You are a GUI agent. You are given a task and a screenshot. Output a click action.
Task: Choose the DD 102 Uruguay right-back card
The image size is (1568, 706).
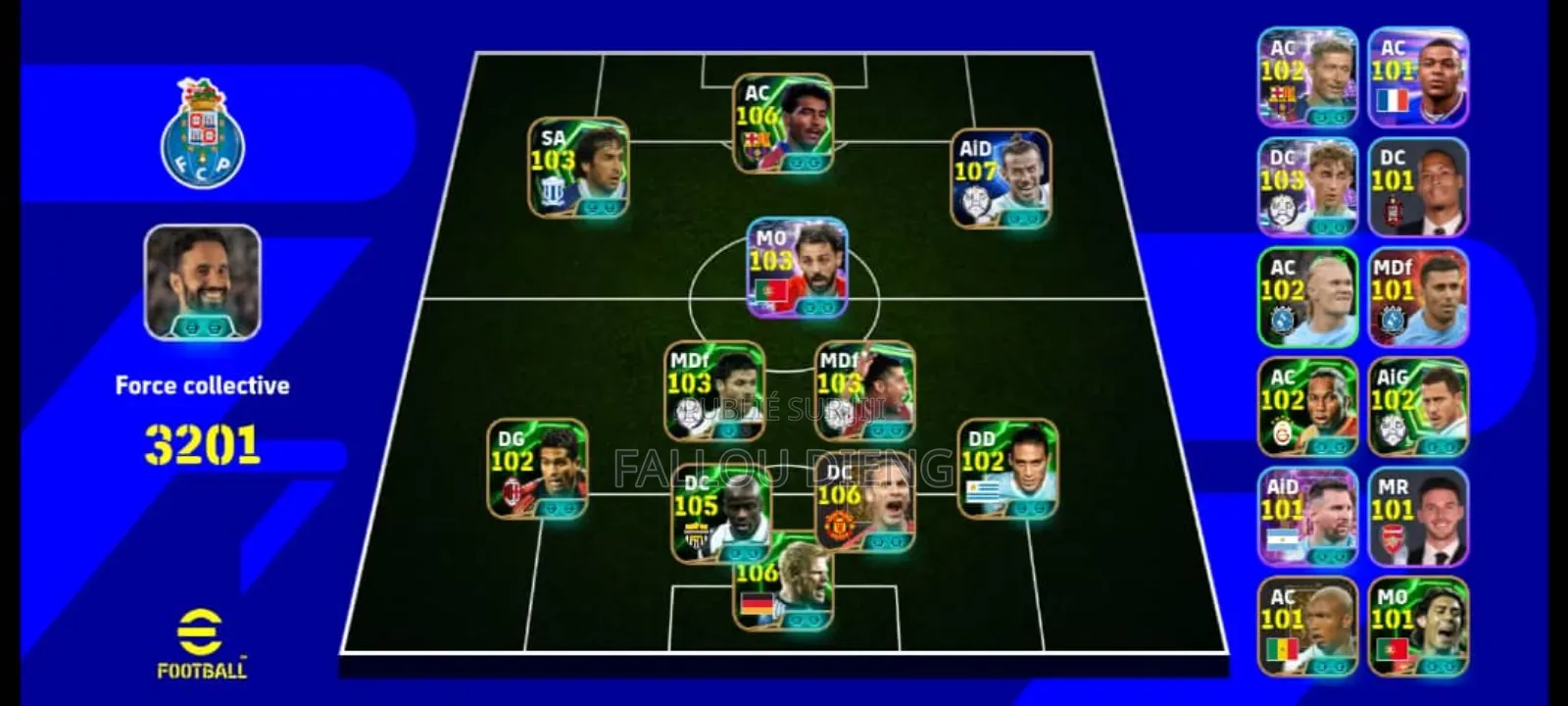(x=1007, y=469)
